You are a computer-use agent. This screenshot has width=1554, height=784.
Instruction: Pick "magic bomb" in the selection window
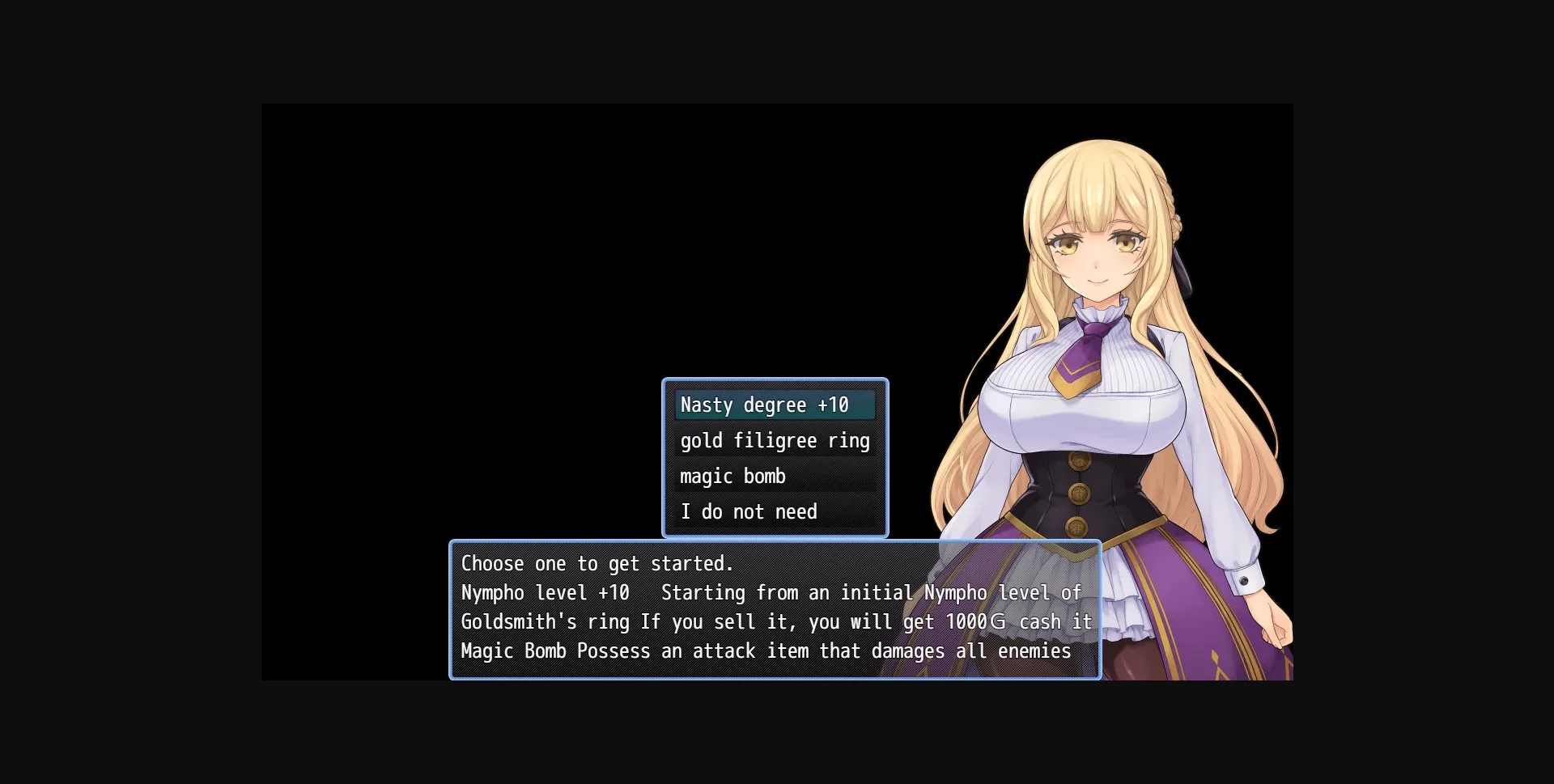coord(732,476)
